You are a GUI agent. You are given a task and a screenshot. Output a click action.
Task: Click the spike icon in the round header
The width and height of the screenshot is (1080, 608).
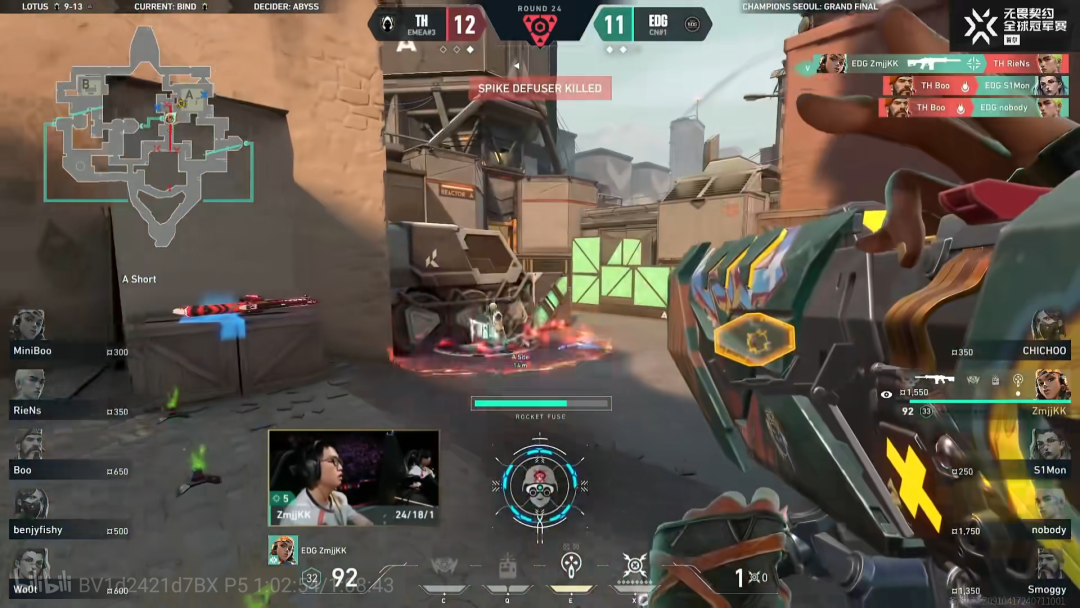click(x=539, y=27)
